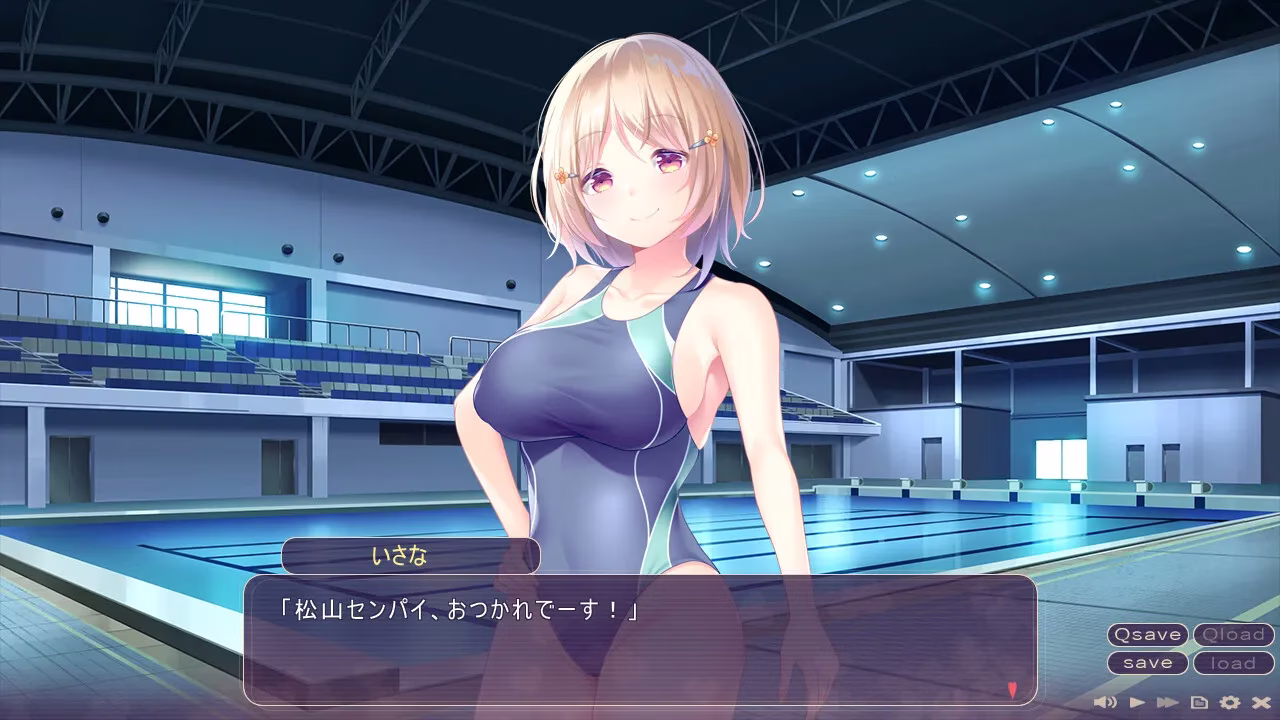The height and width of the screenshot is (720, 1280).
Task: Activate skip with the fast-forward icon
Action: [x=1167, y=702]
